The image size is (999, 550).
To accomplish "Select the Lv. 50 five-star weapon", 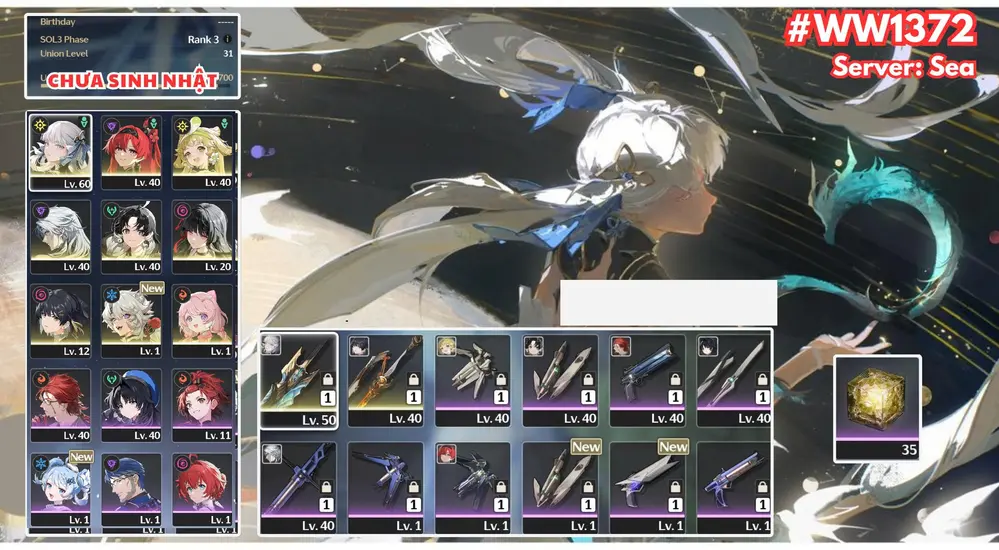I will 298,381.
